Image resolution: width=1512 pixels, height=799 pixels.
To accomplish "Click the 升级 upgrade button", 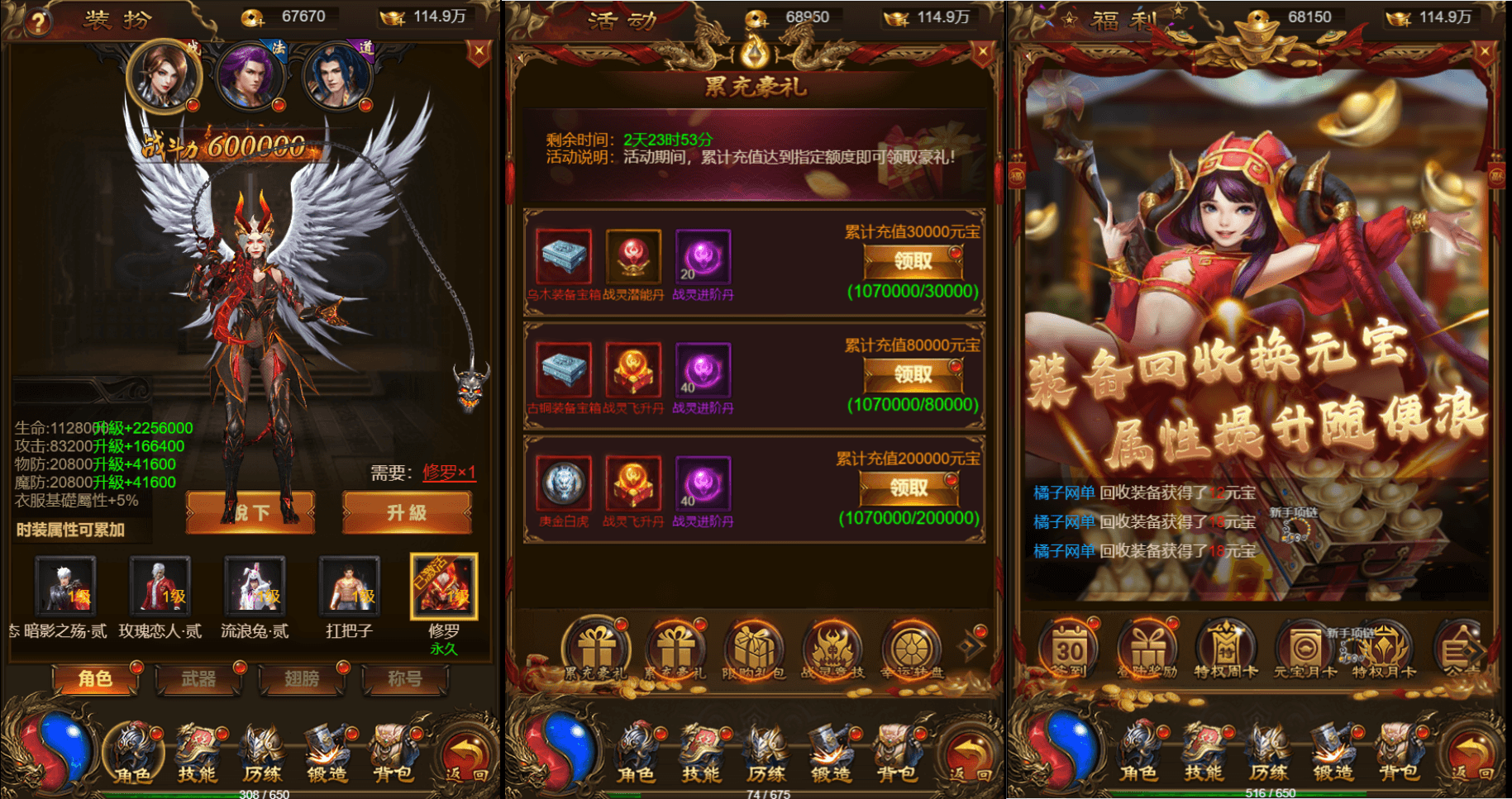I will (407, 513).
